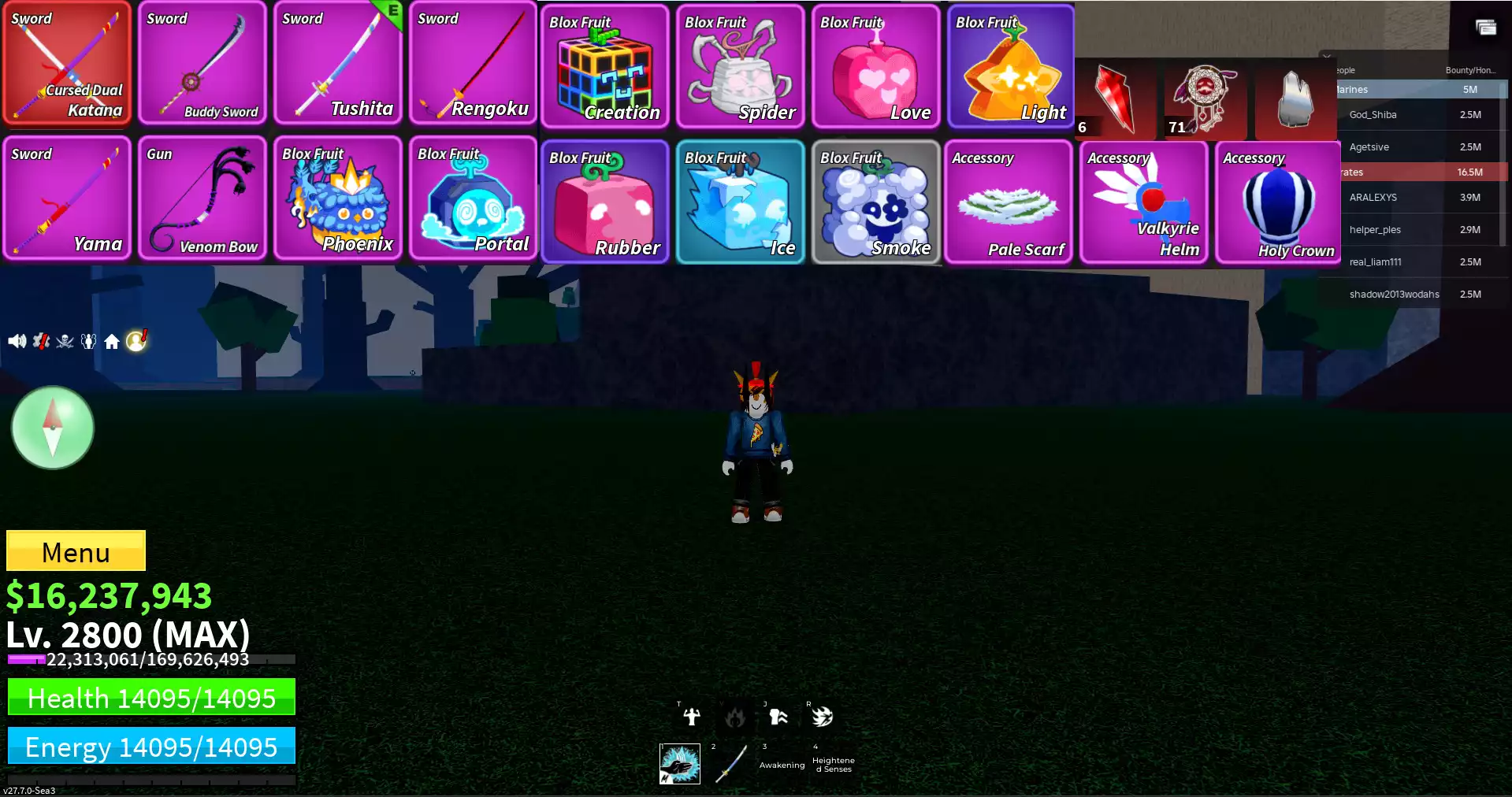
Task: Activate the Awakening ability in the hotbar
Action: 780,762
